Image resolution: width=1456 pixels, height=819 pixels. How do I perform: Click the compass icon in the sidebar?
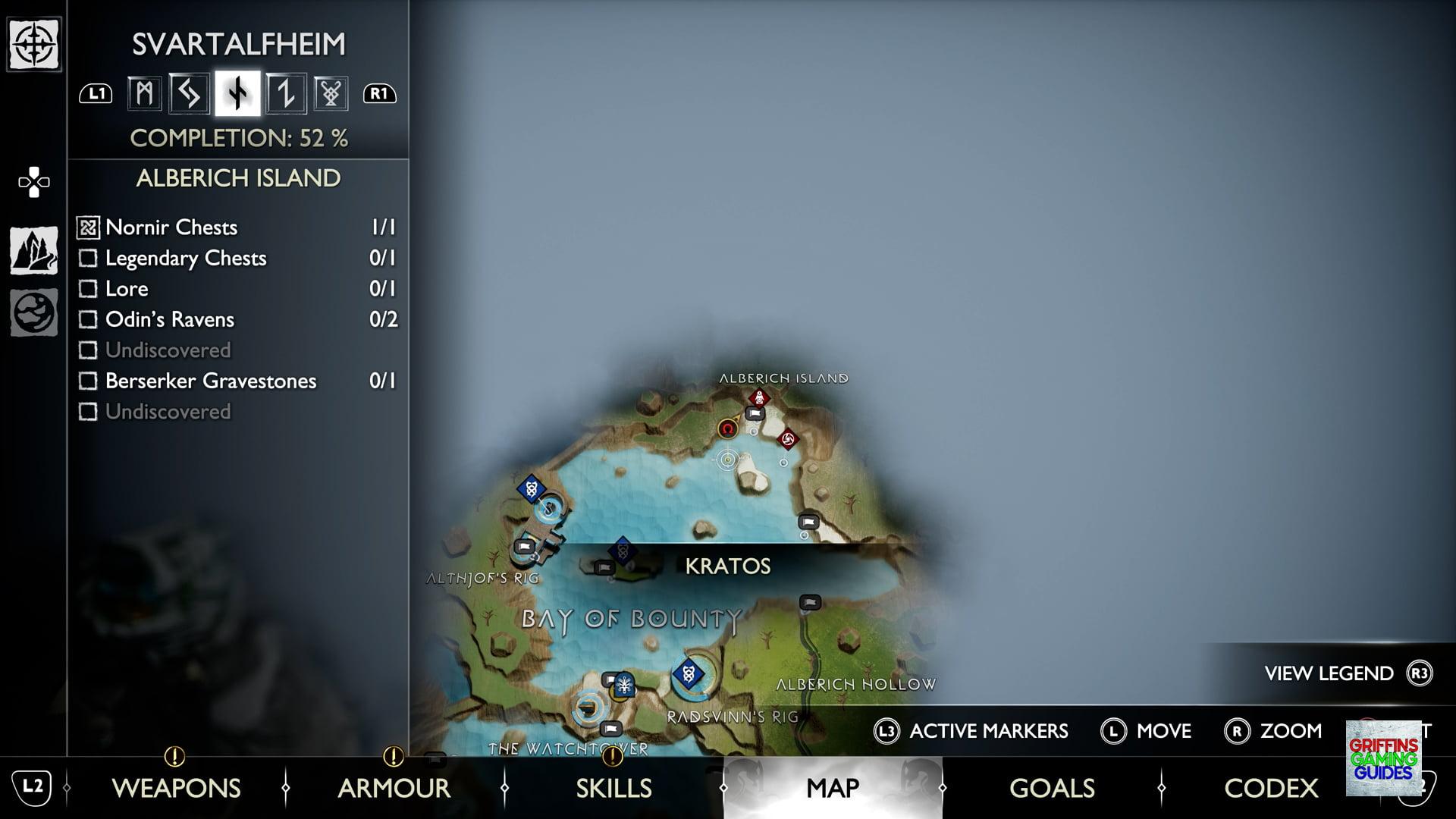[34, 45]
